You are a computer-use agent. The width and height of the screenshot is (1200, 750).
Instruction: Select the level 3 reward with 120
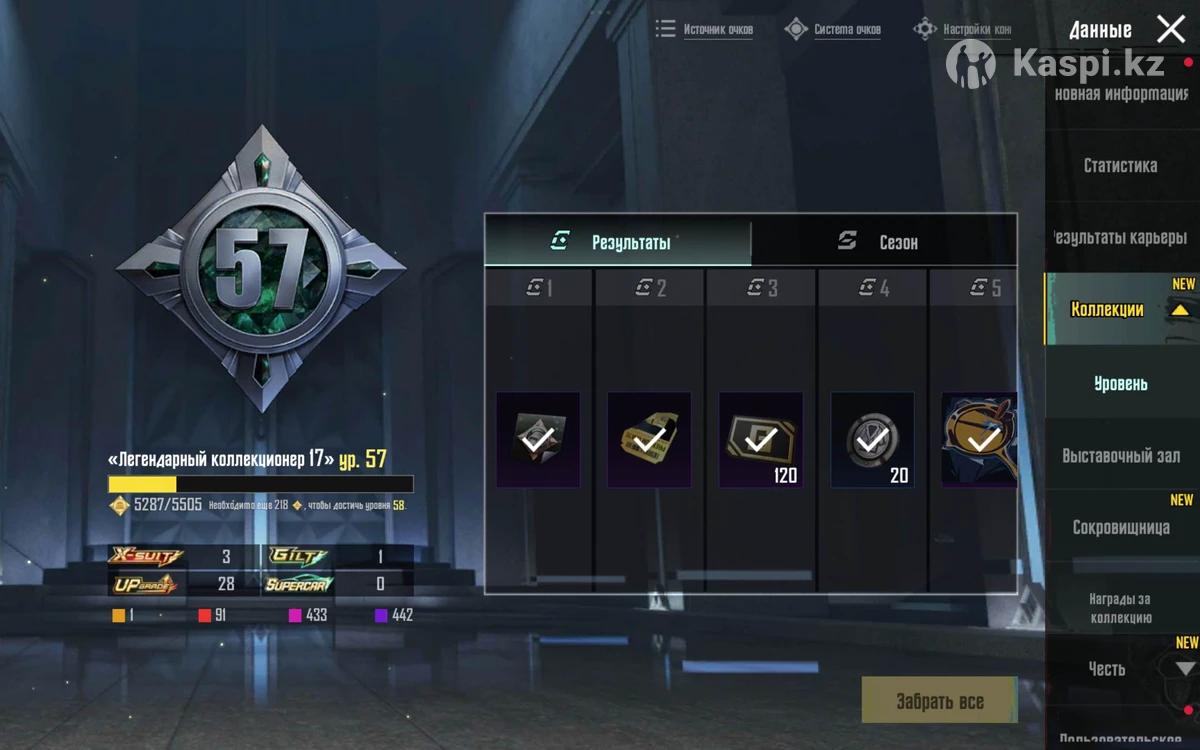tap(760, 440)
